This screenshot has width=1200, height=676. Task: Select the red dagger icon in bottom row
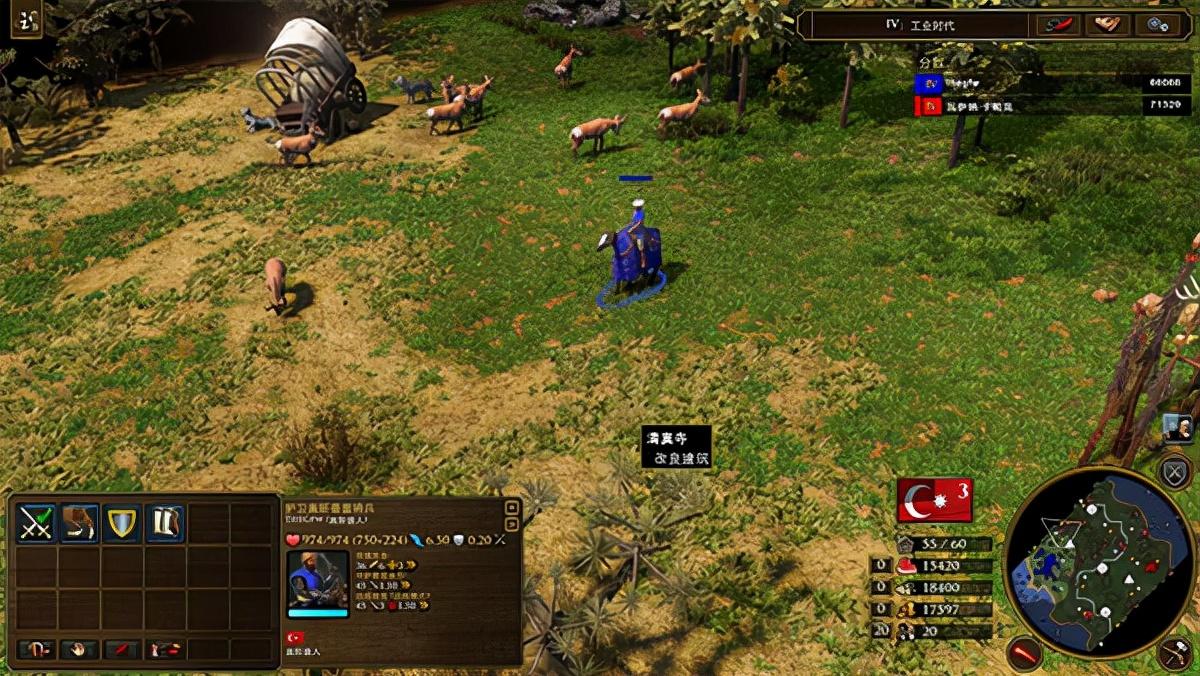click(x=122, y=650)
